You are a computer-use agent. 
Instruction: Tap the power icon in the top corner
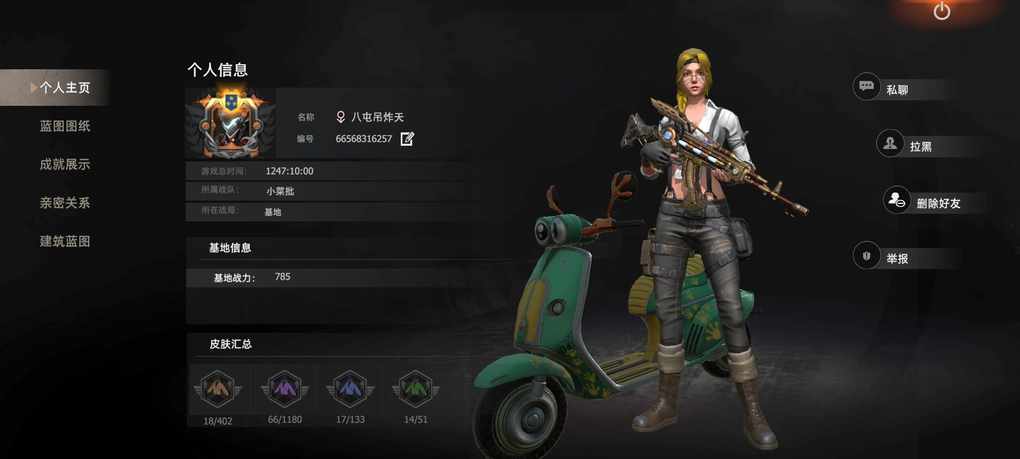coord(941,12)
